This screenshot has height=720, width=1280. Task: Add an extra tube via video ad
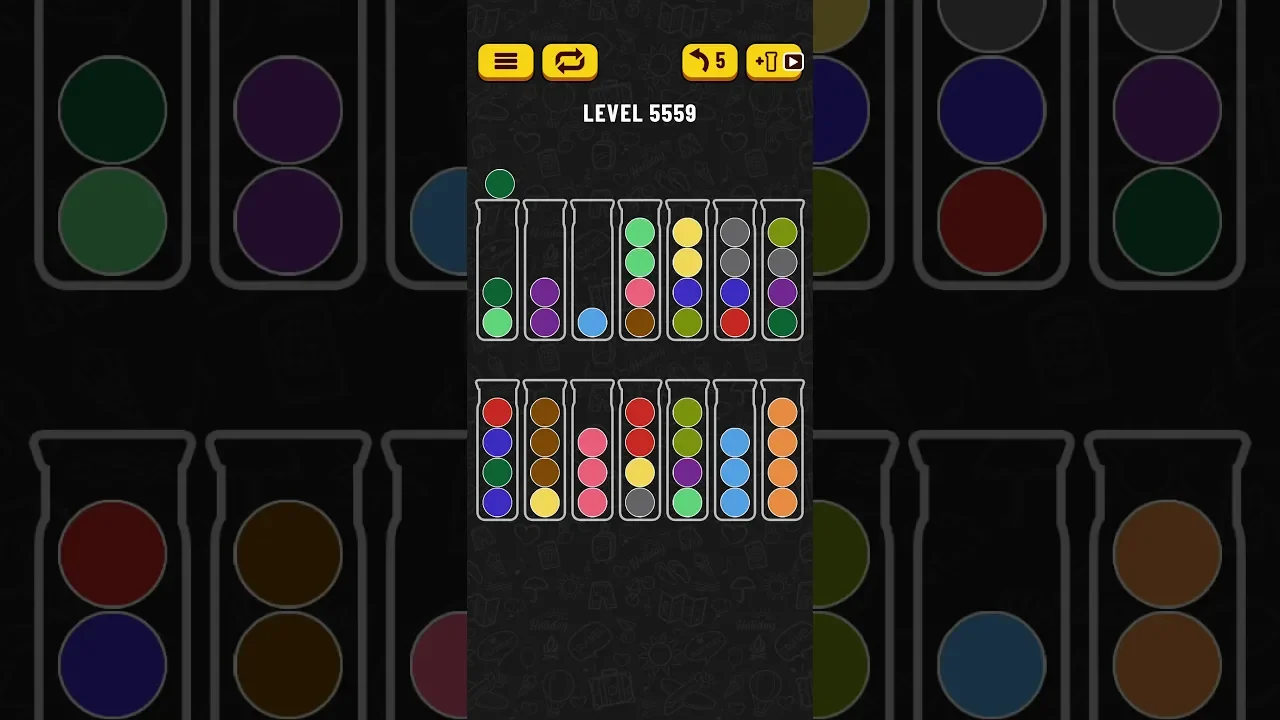(774, 62)
